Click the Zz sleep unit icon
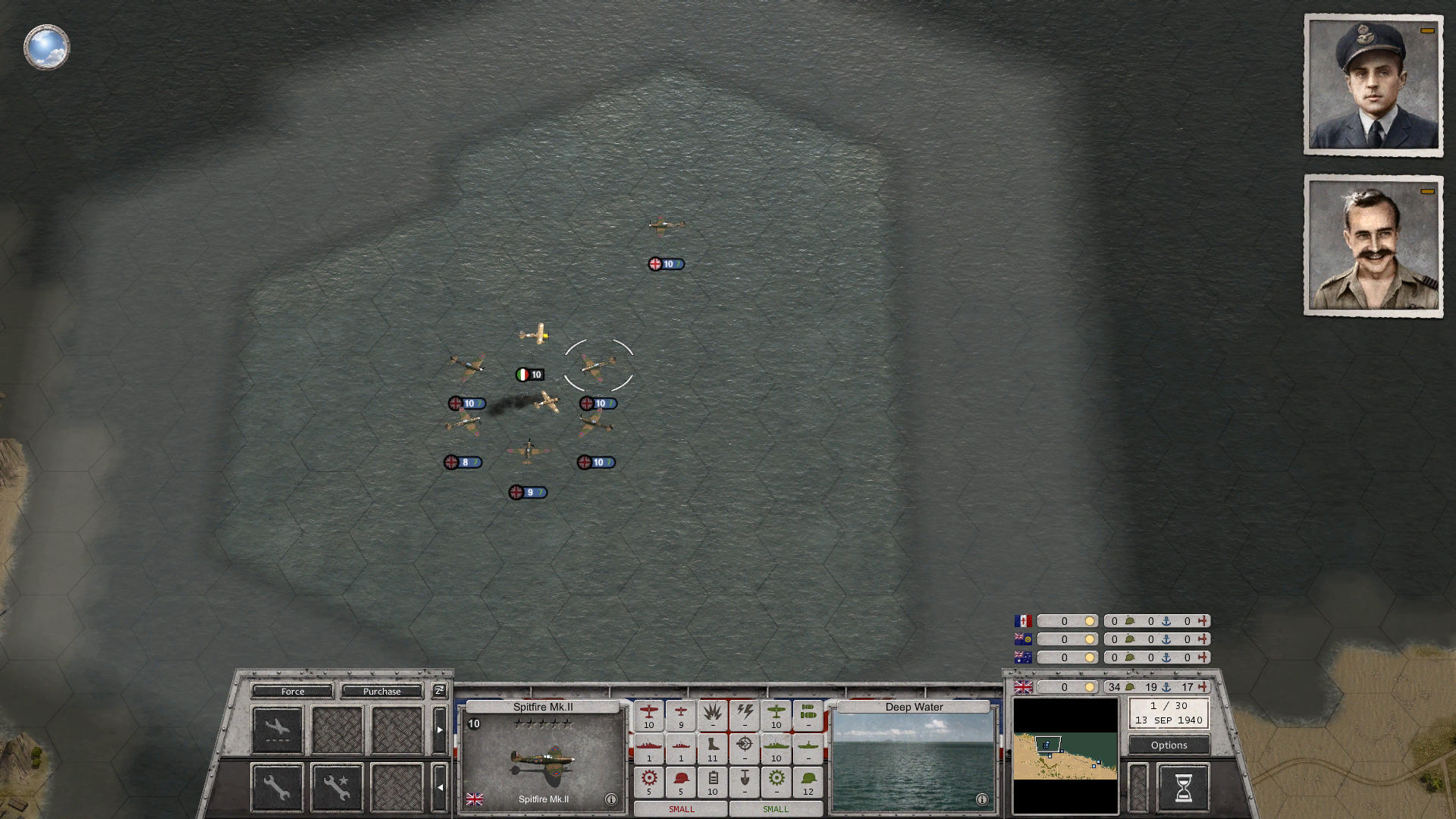Image resolution: width=1456 pixels, height=819 pixels. (440, 691)
